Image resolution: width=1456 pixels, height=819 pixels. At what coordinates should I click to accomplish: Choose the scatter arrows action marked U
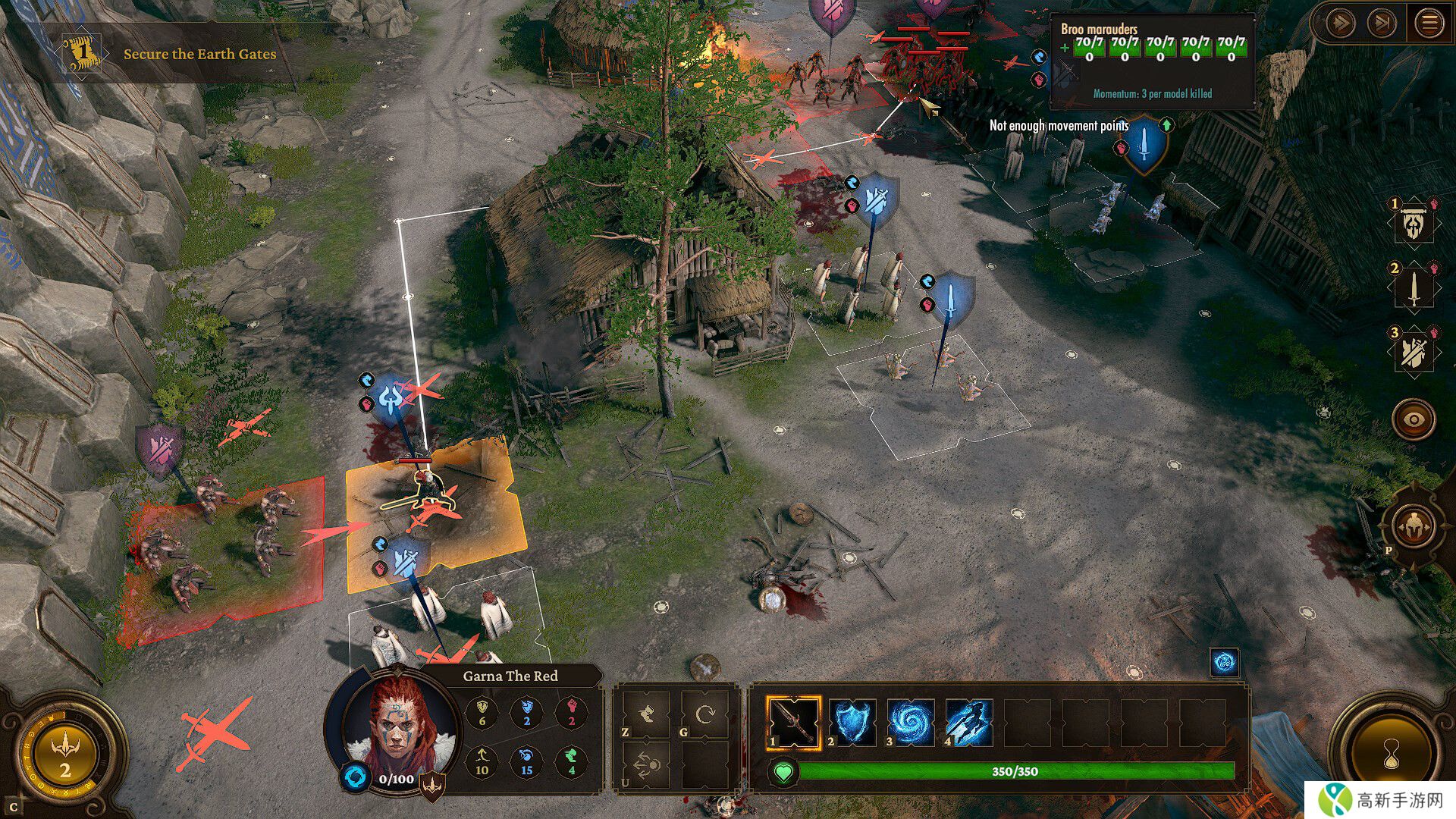tap(647, 766)
